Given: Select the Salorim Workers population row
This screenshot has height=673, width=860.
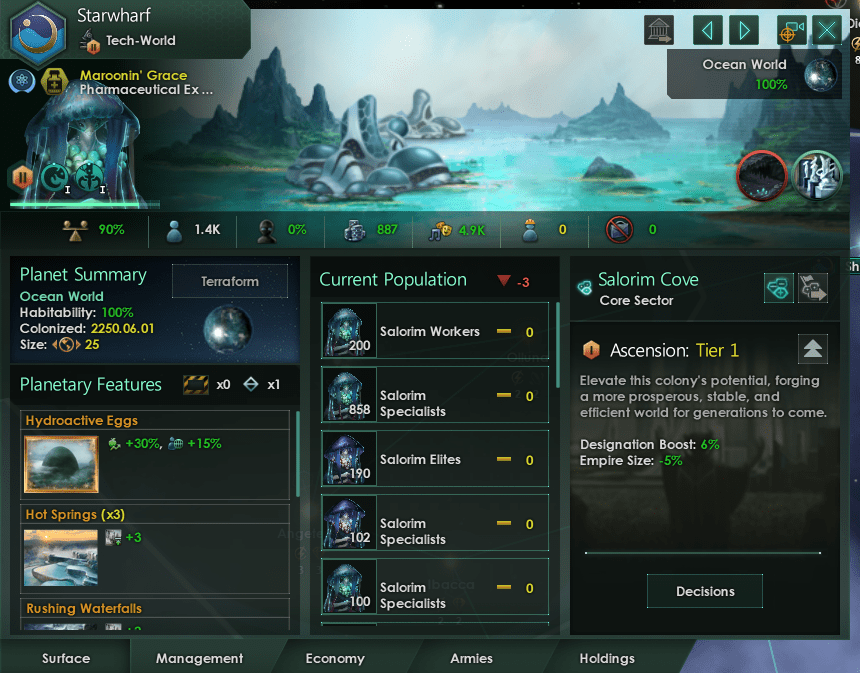Looking at the screenshot, I should click(x=435, y=331).
